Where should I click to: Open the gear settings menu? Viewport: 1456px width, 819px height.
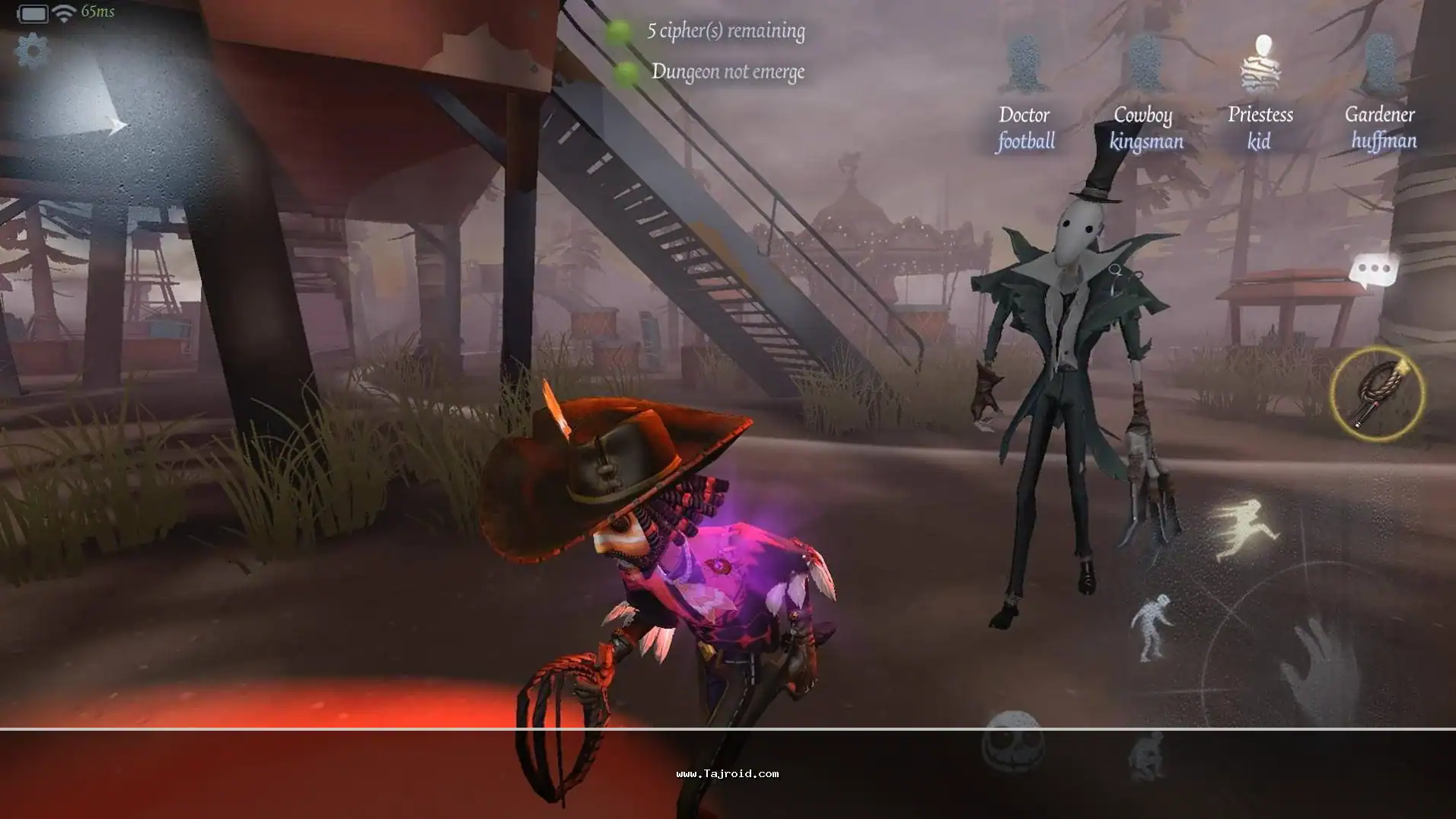click(32, 51)
